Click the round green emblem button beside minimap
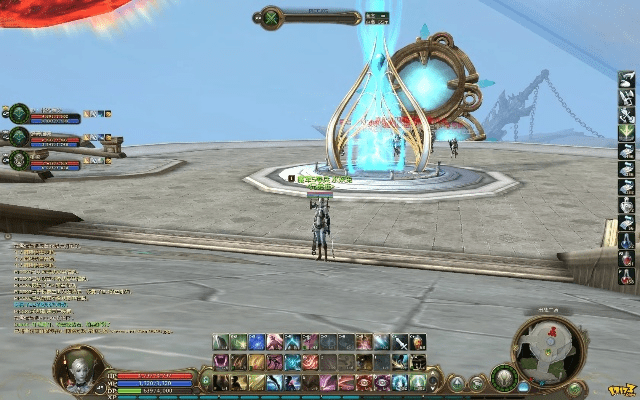The image size is (640, 400). (503, 378)
